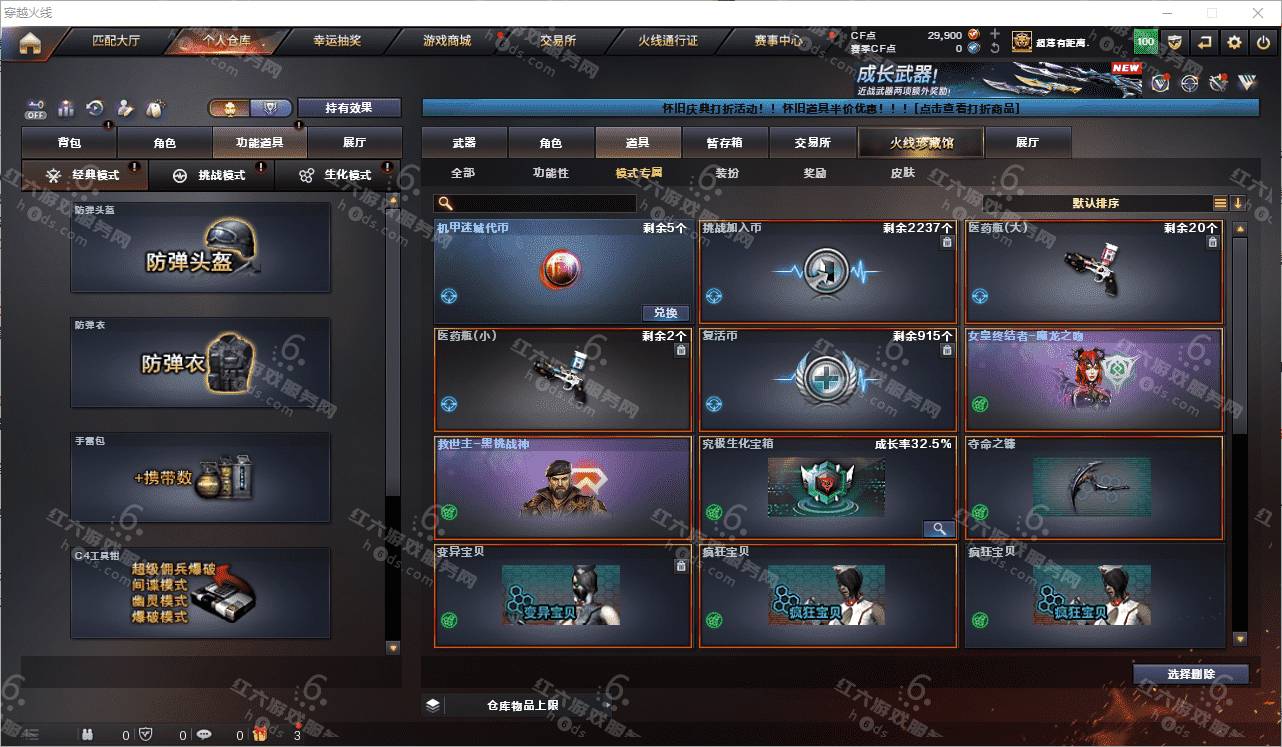The width and height of the screenshot is (1282, 747).
Task: Open the 火线珍藏馆 collection tab
Action: [921, 143]
